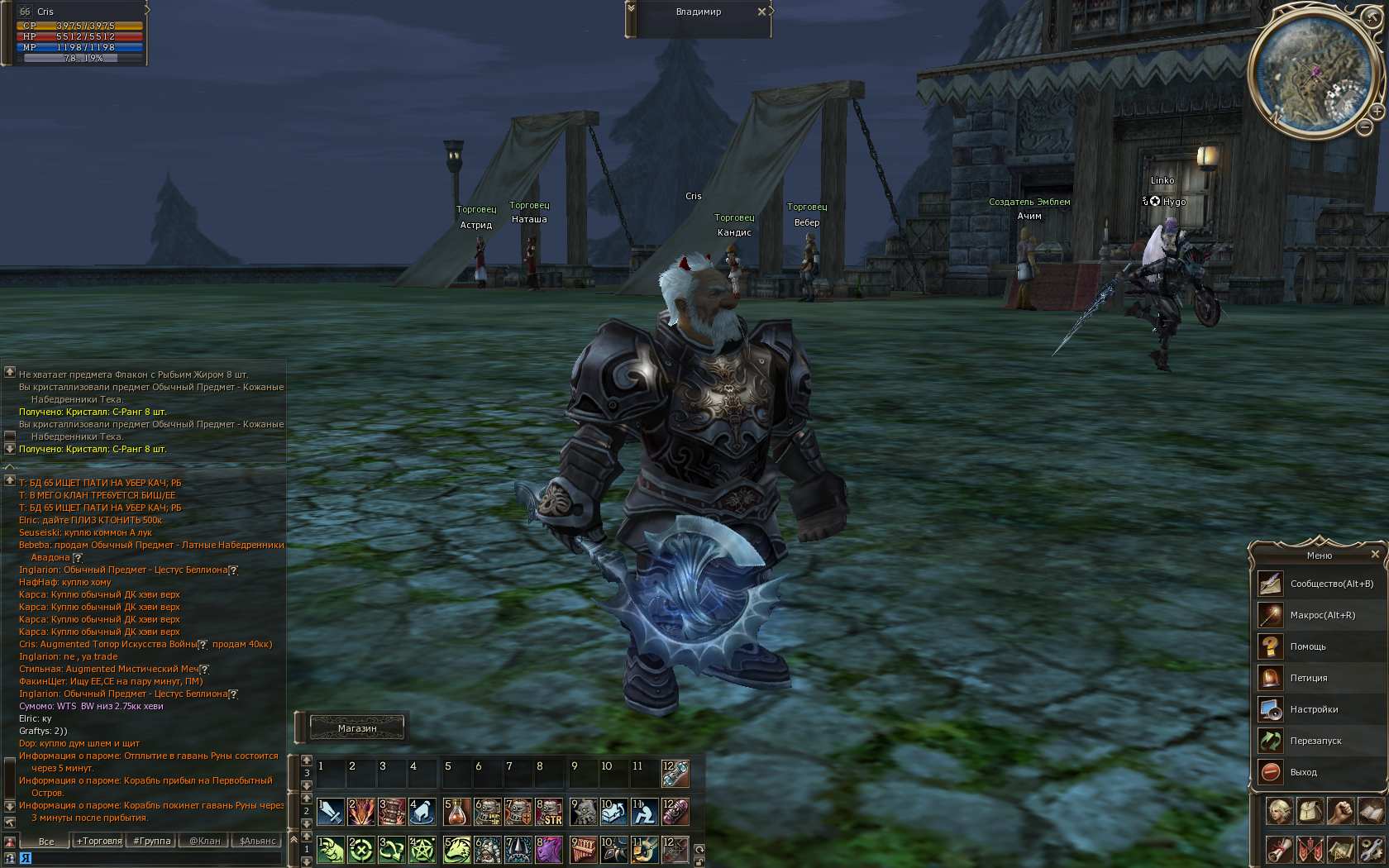Switch to the +Торговля chat tab
This screenshot has width=1389, height=868.
tap(99, 841)
